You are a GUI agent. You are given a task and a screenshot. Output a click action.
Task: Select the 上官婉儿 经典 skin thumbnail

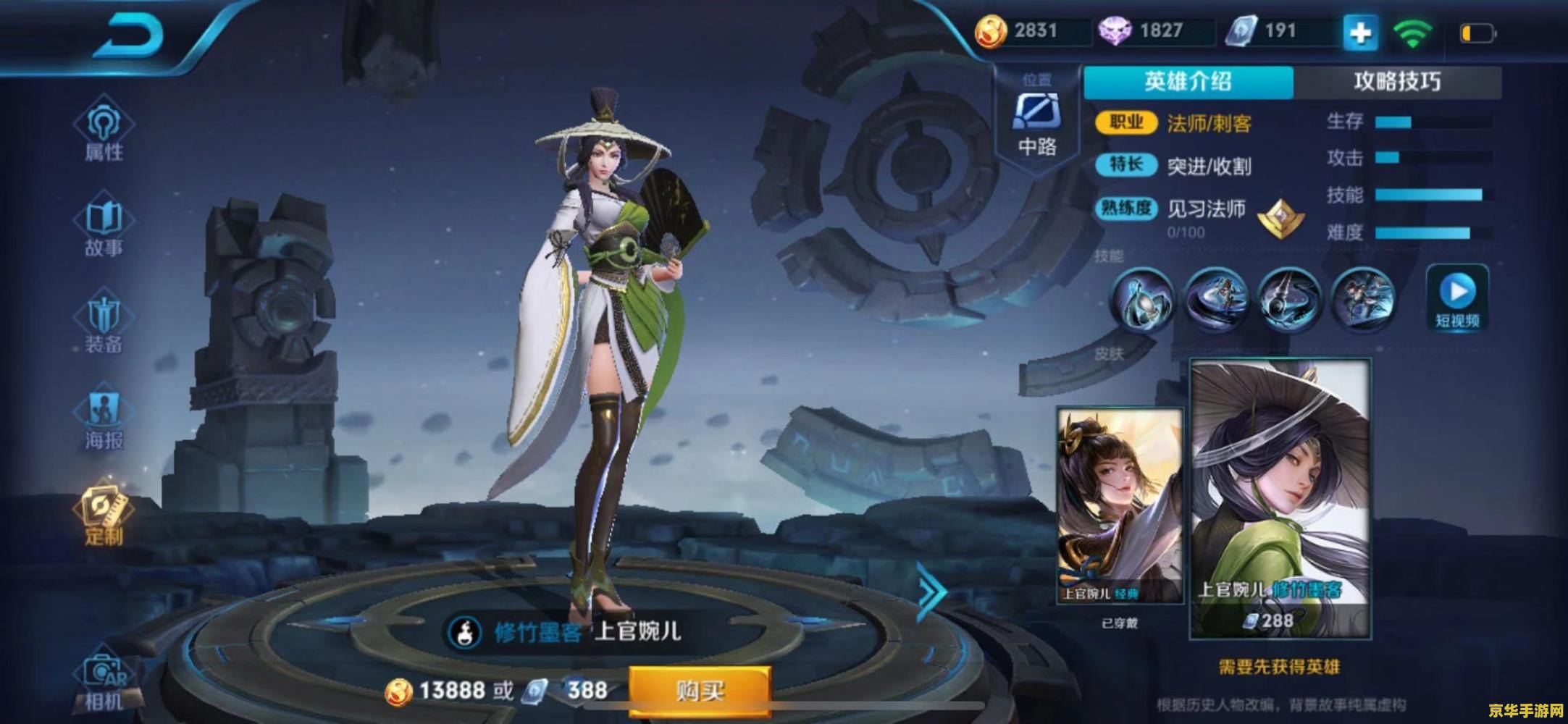coord(1120,505)
